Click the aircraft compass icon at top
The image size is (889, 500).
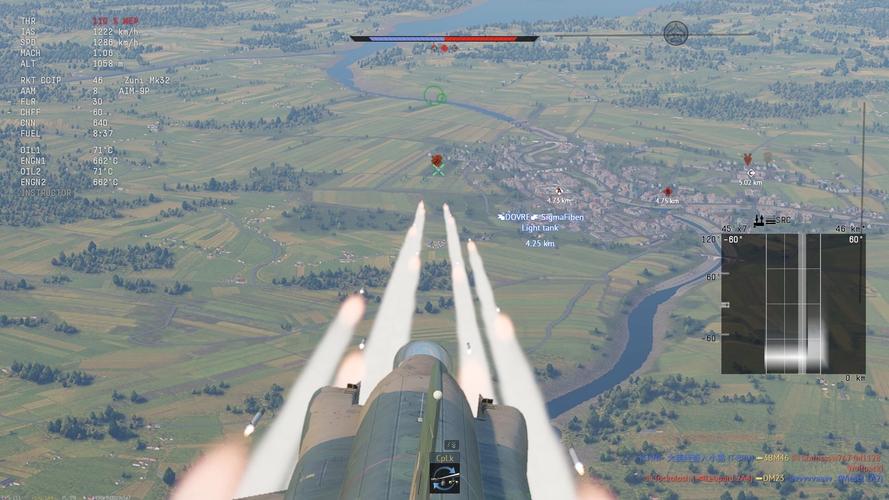pyautogui.click(x=676, y=33)
